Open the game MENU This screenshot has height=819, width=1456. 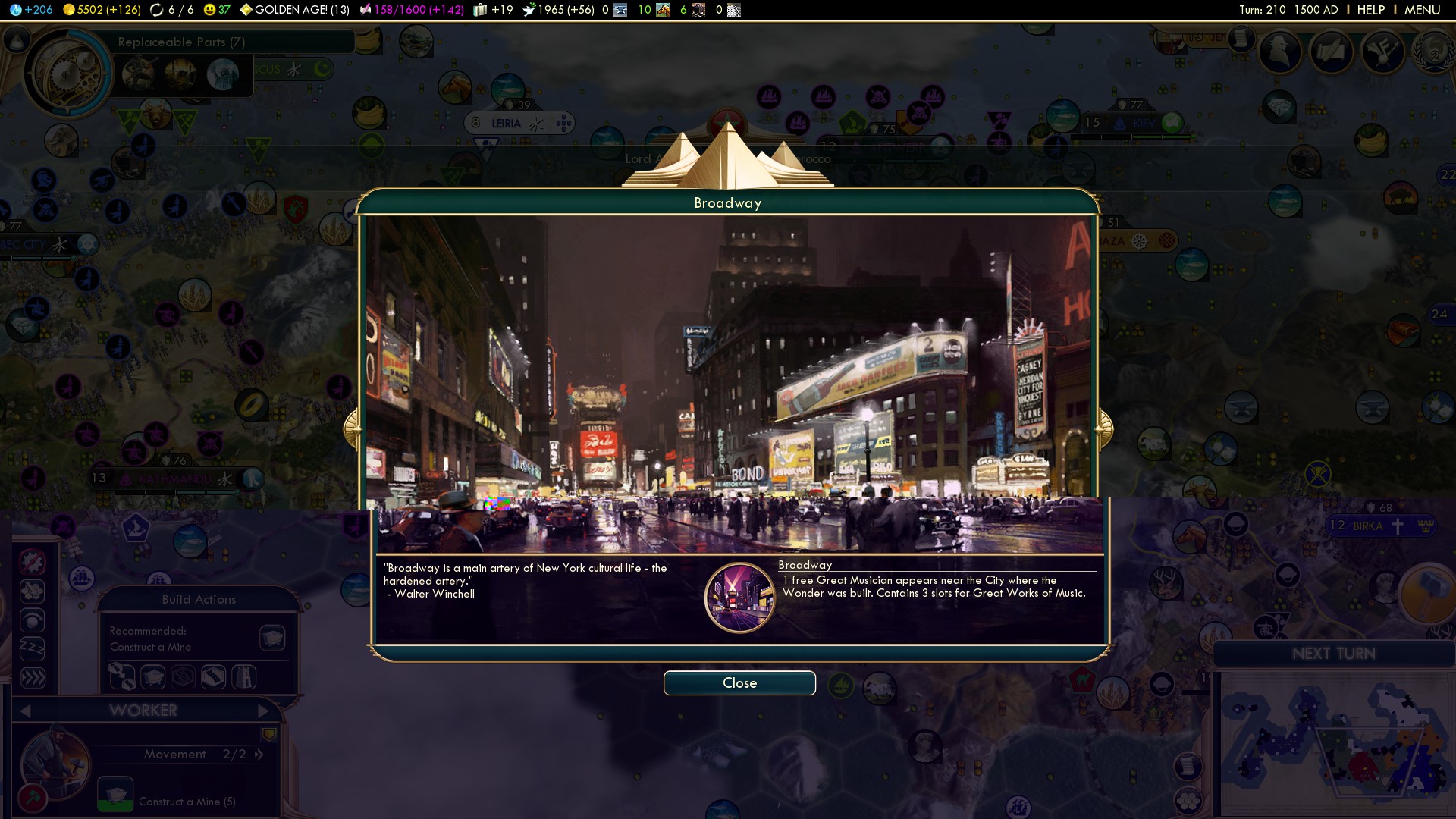coord(1422,10)
